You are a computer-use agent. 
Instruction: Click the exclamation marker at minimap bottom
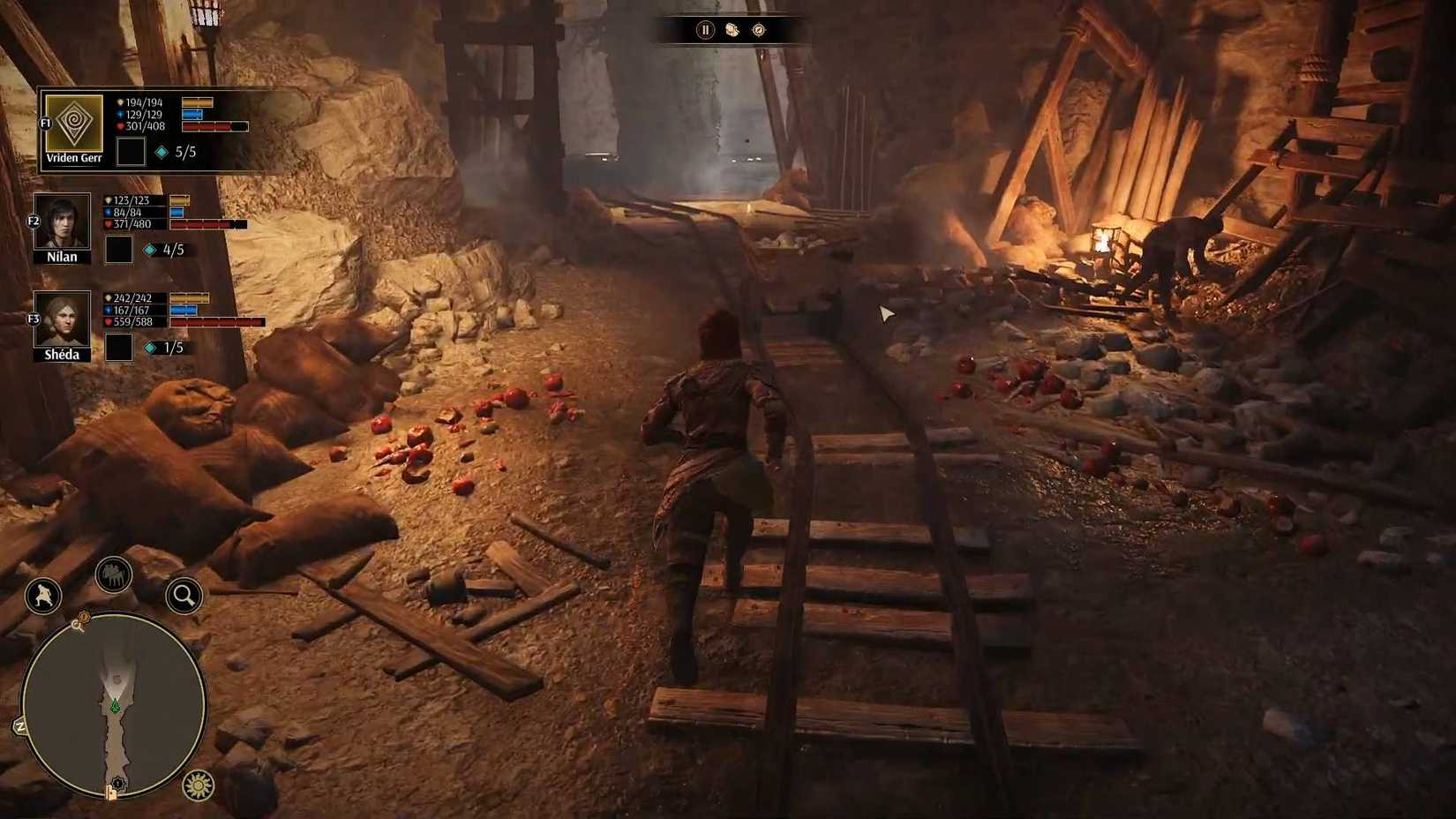[118, 781]
